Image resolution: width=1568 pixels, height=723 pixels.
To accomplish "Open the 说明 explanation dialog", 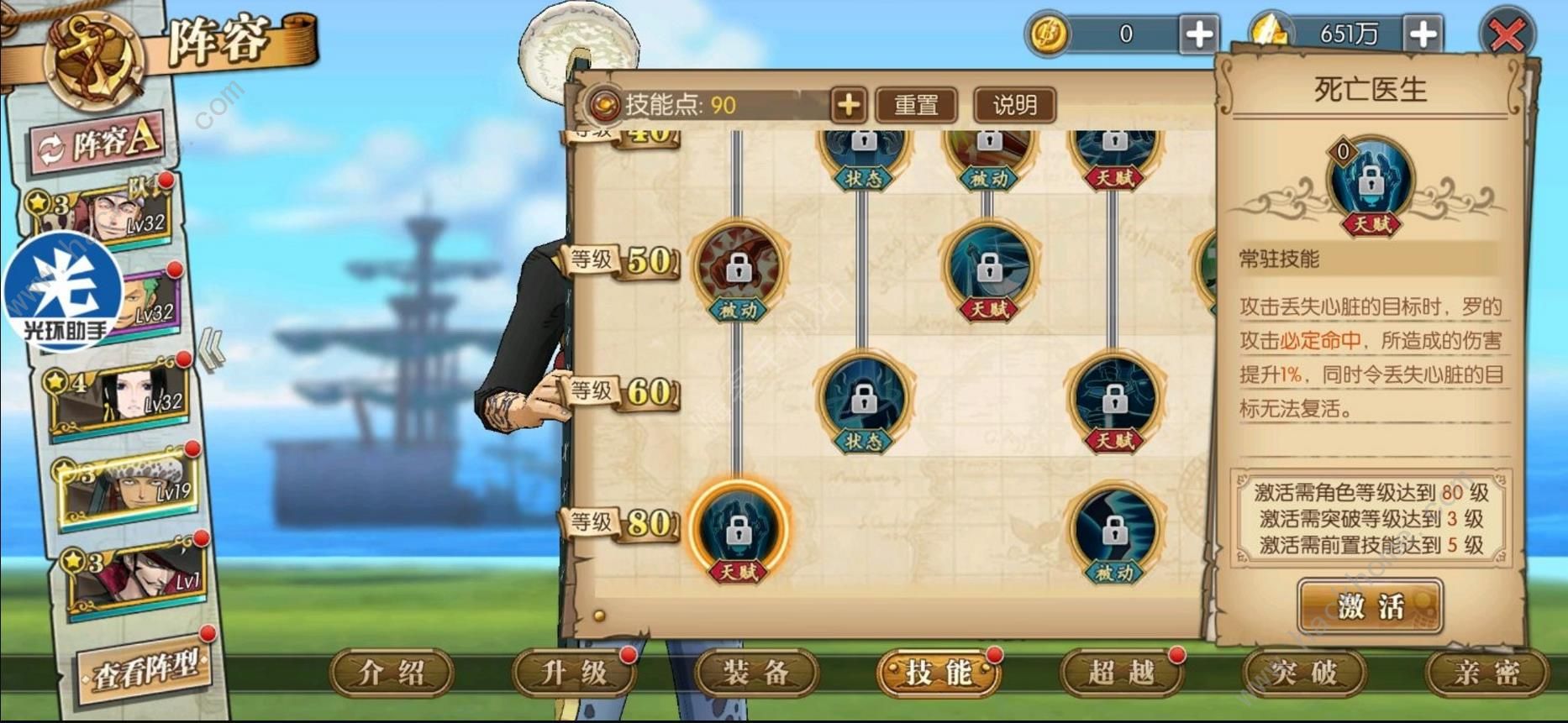I will click(x=1015, y=106).
